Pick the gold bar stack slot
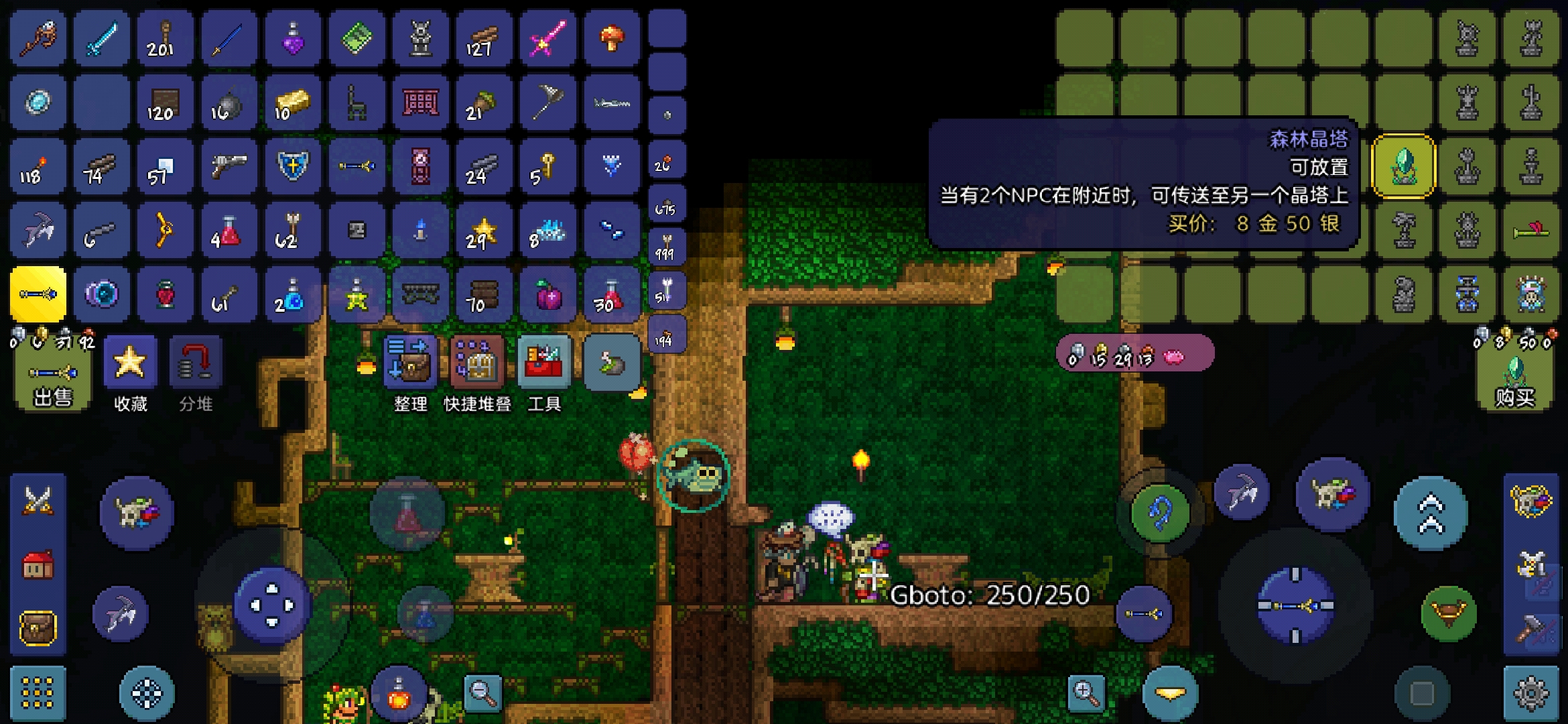 292,103
